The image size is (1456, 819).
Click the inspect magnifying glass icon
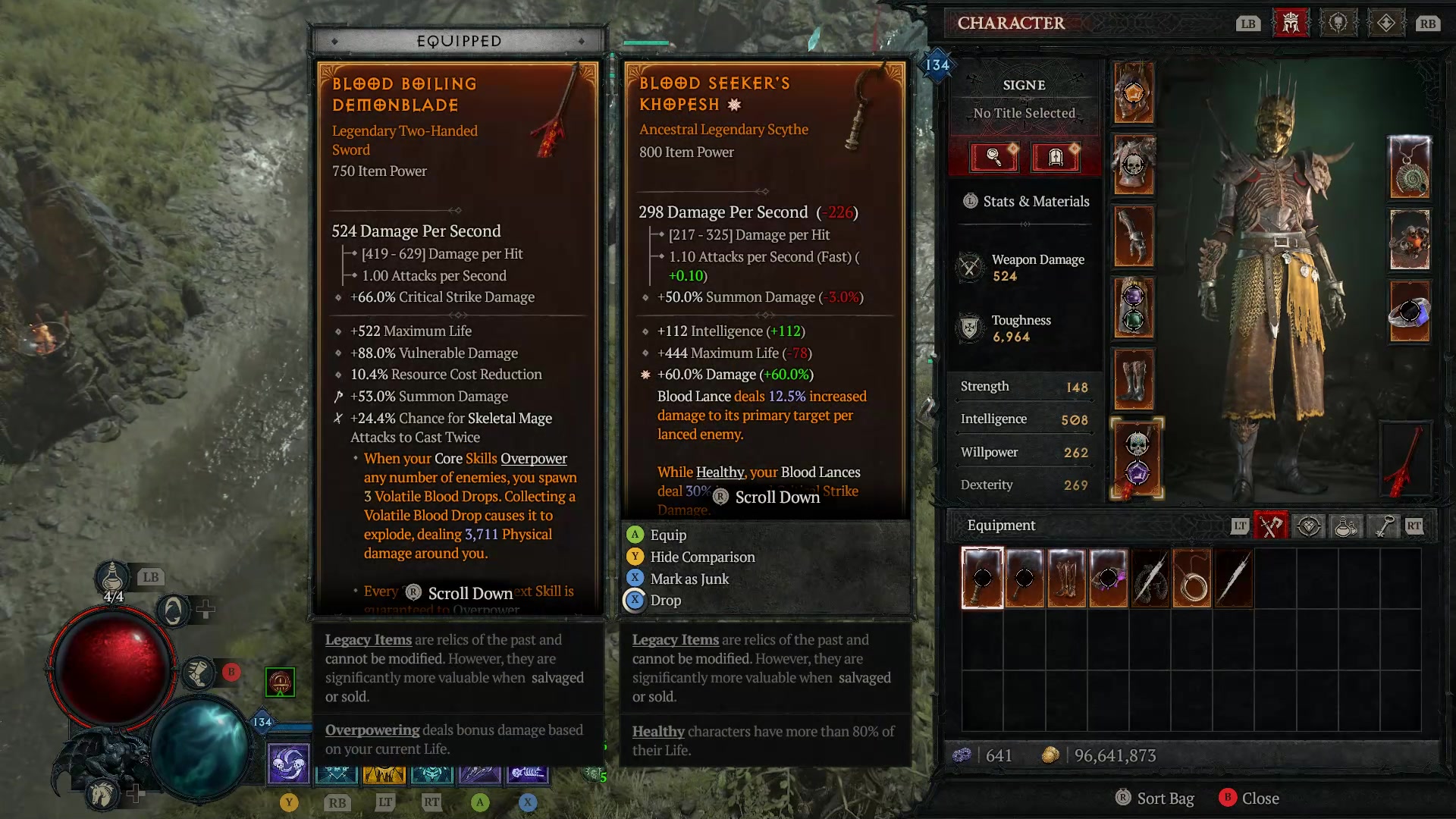click(x=994, y=158)
